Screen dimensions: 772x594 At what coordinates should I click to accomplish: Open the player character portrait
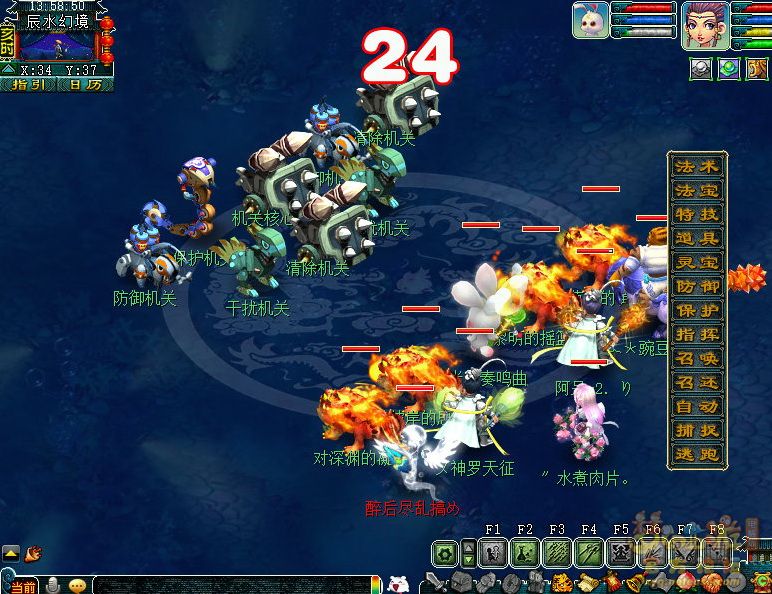tap(703, 24)
